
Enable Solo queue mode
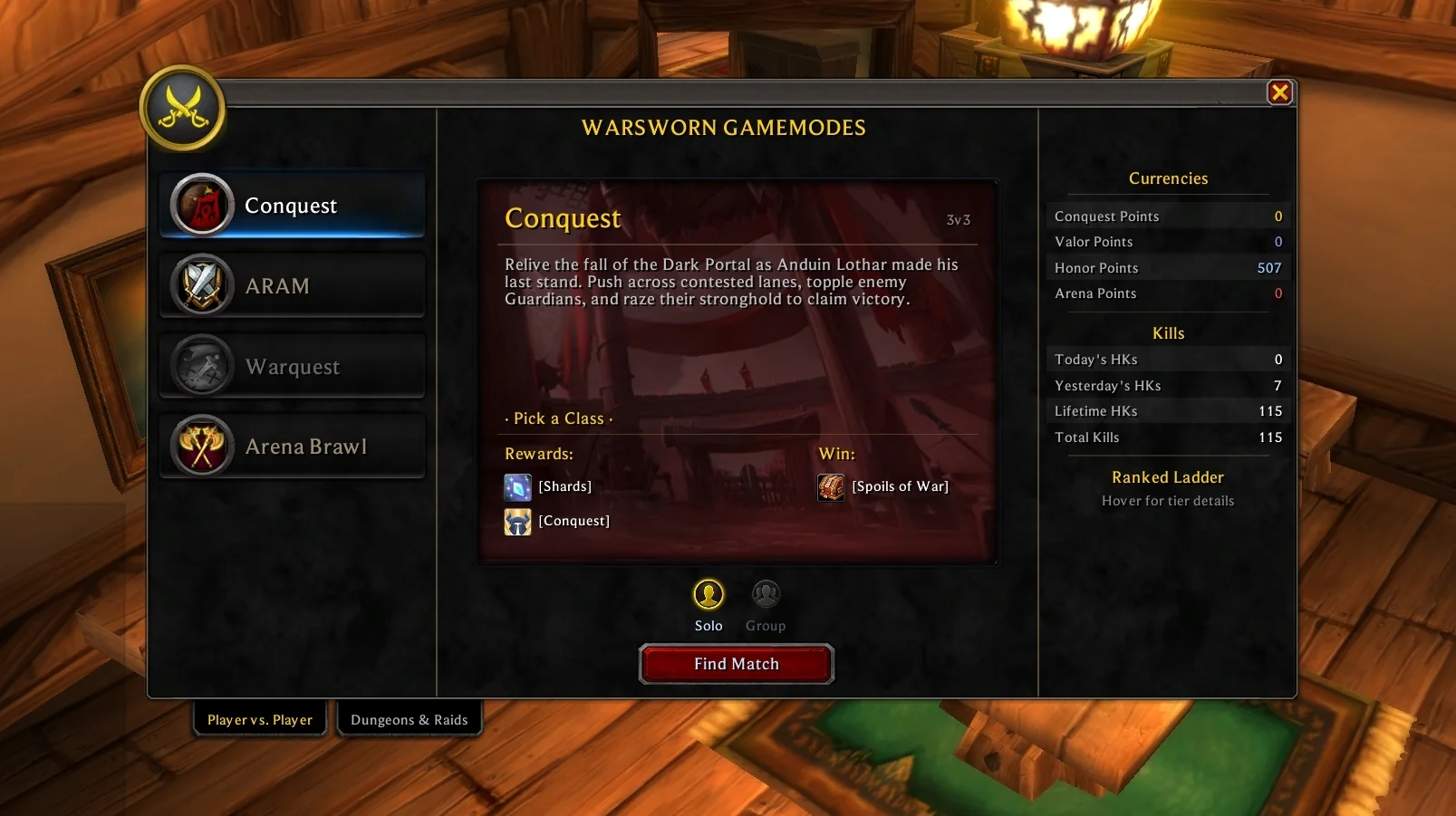point(709,595)
